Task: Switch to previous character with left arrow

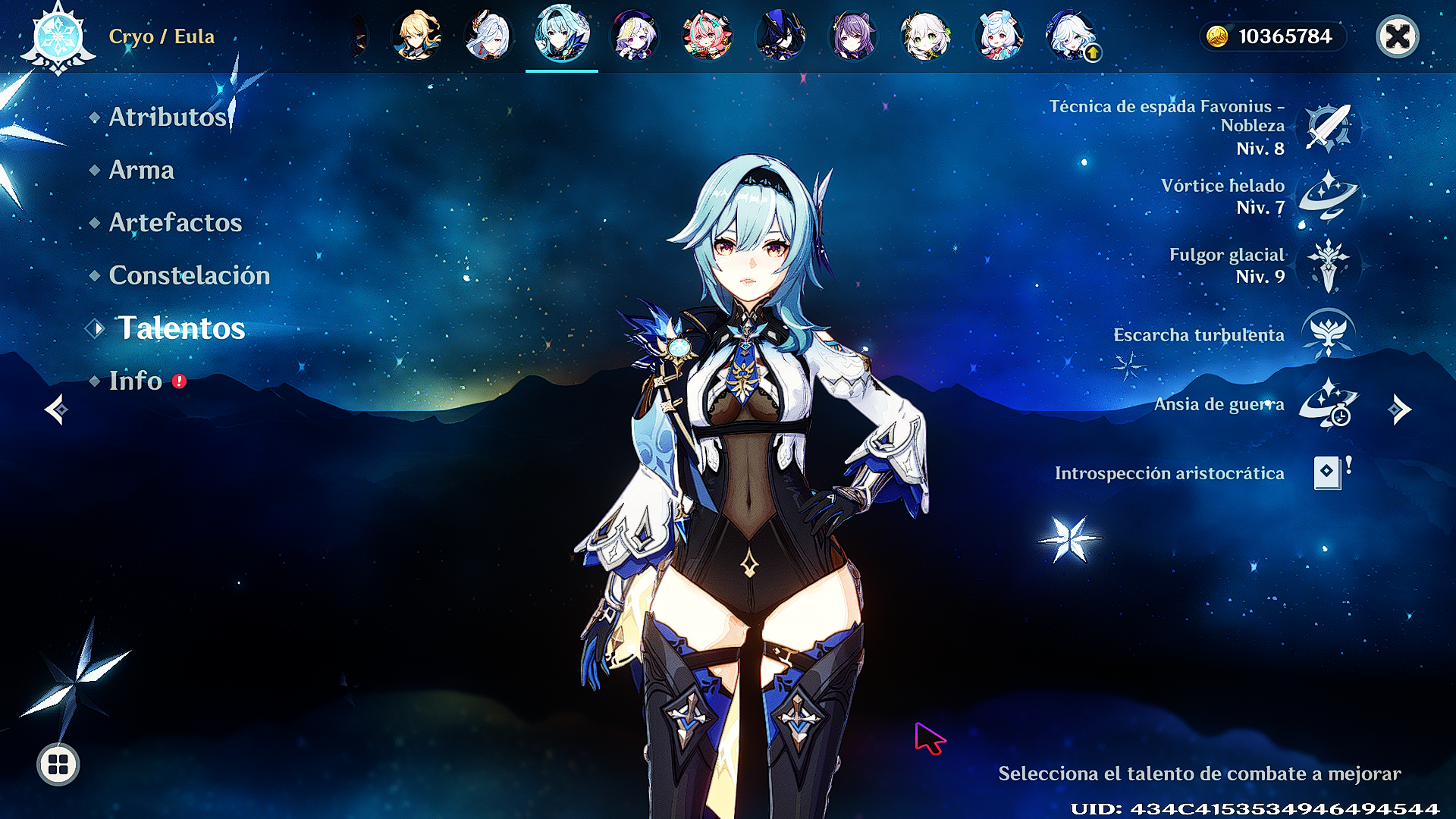Action: [57, 409]
